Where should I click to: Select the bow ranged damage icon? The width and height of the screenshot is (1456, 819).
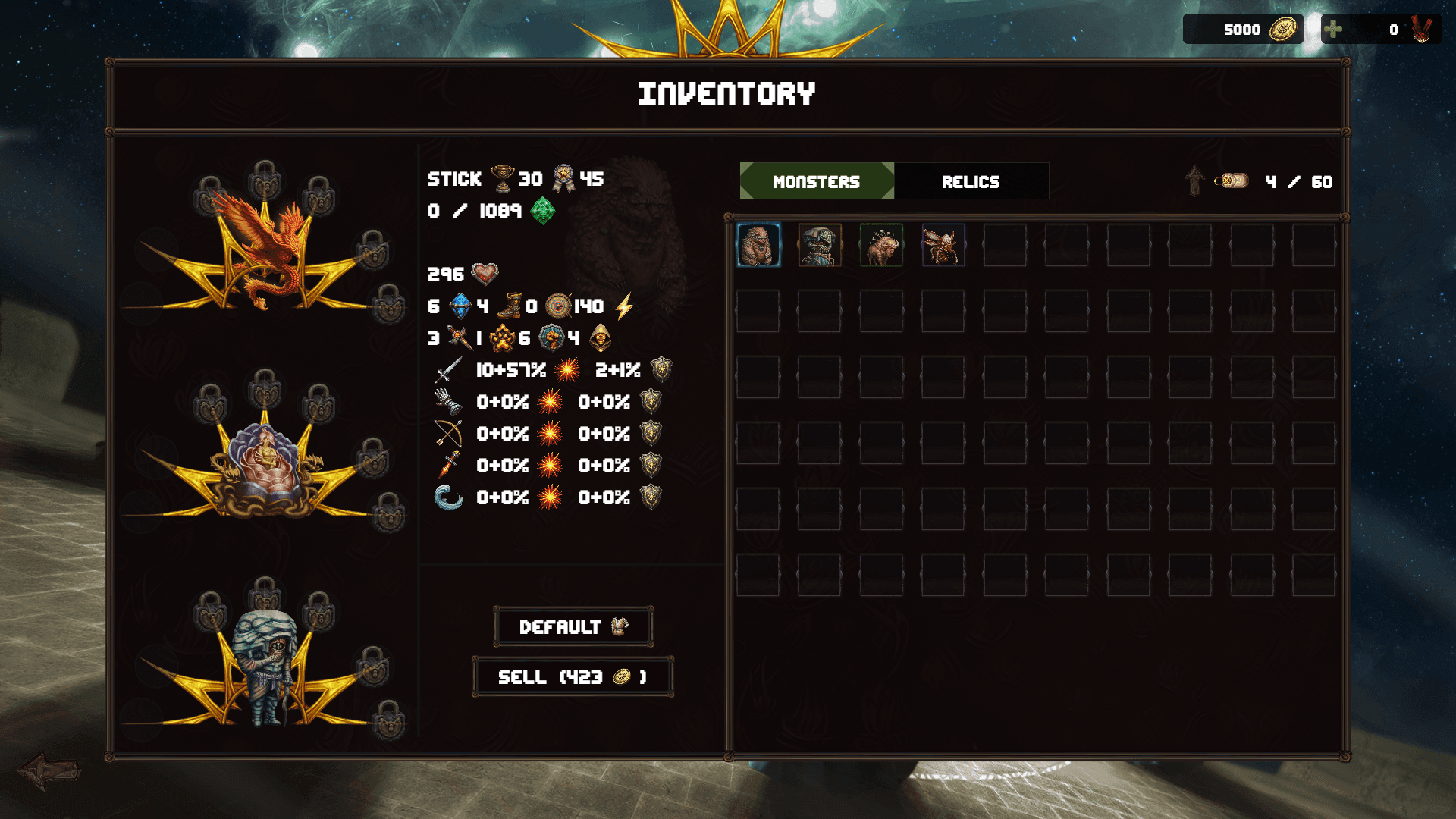point(447,434)
